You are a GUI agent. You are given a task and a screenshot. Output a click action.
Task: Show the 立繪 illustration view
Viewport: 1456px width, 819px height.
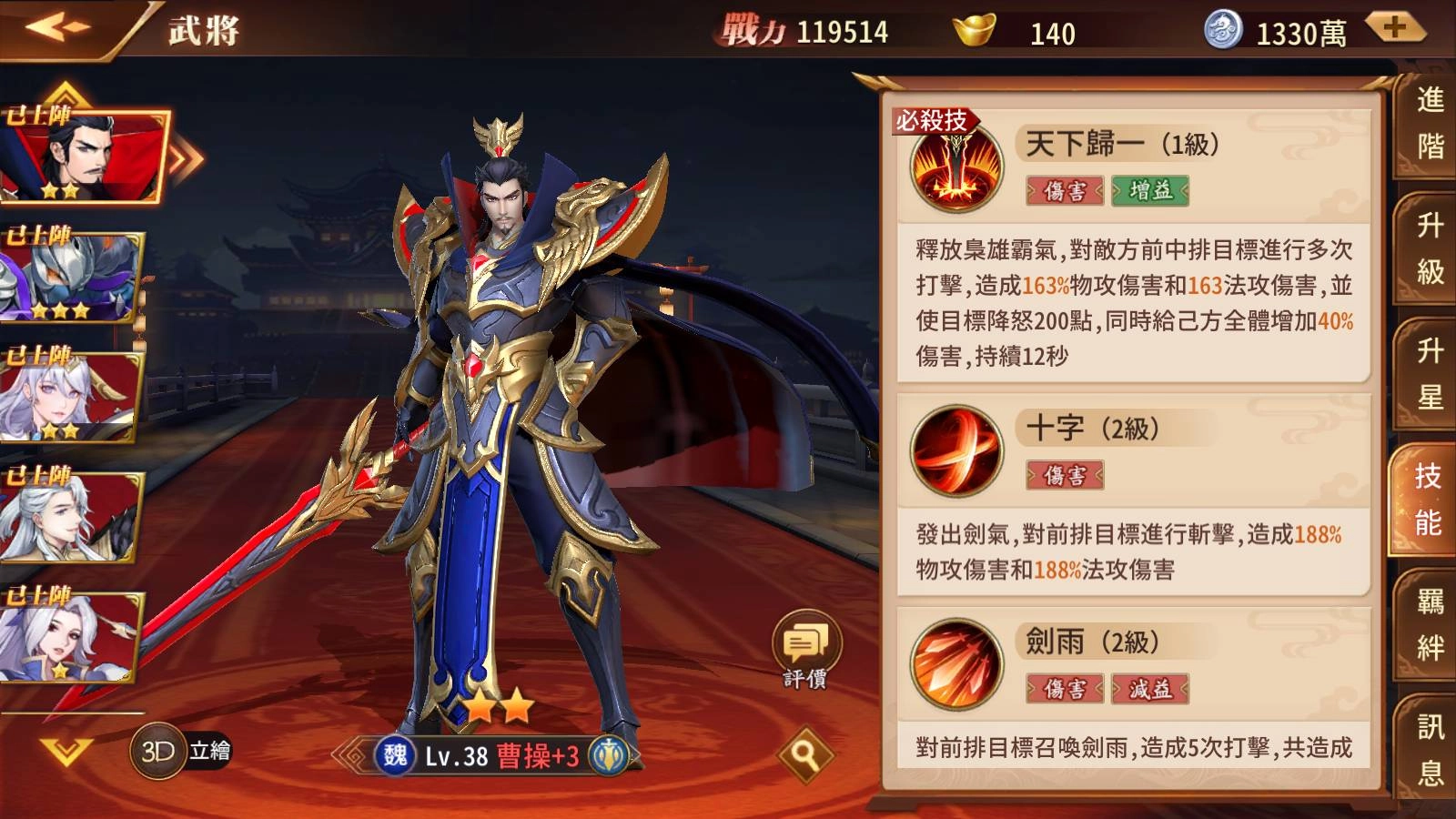tap(210, 751)
